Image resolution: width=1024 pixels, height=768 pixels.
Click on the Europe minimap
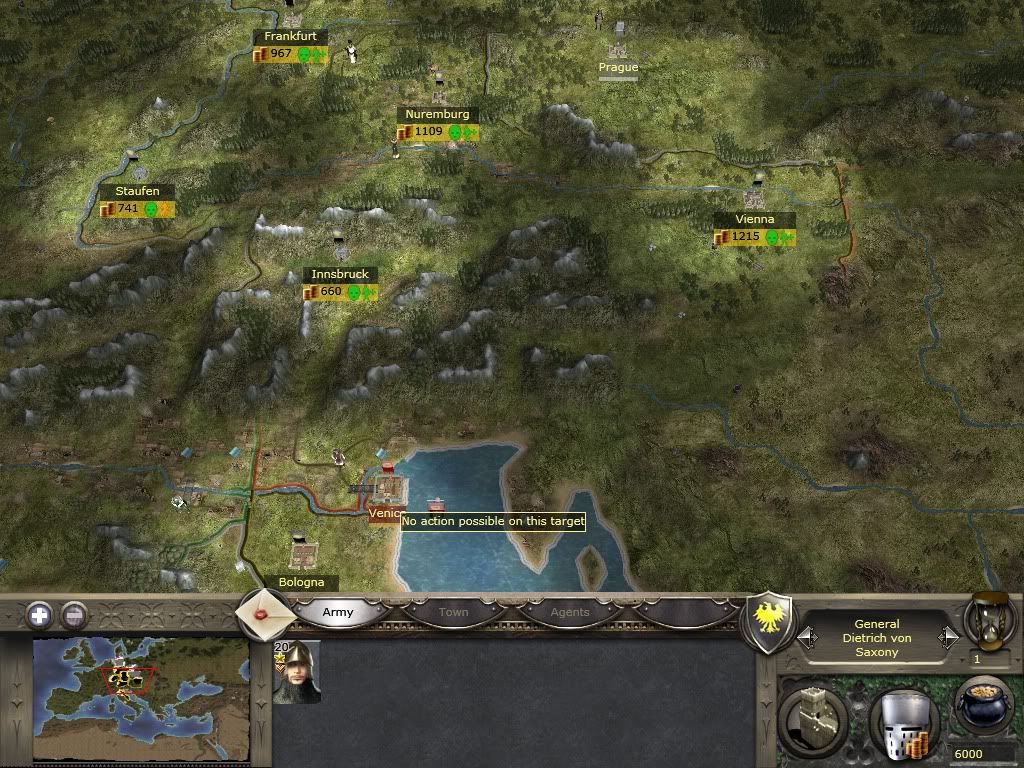coord(140,698)
